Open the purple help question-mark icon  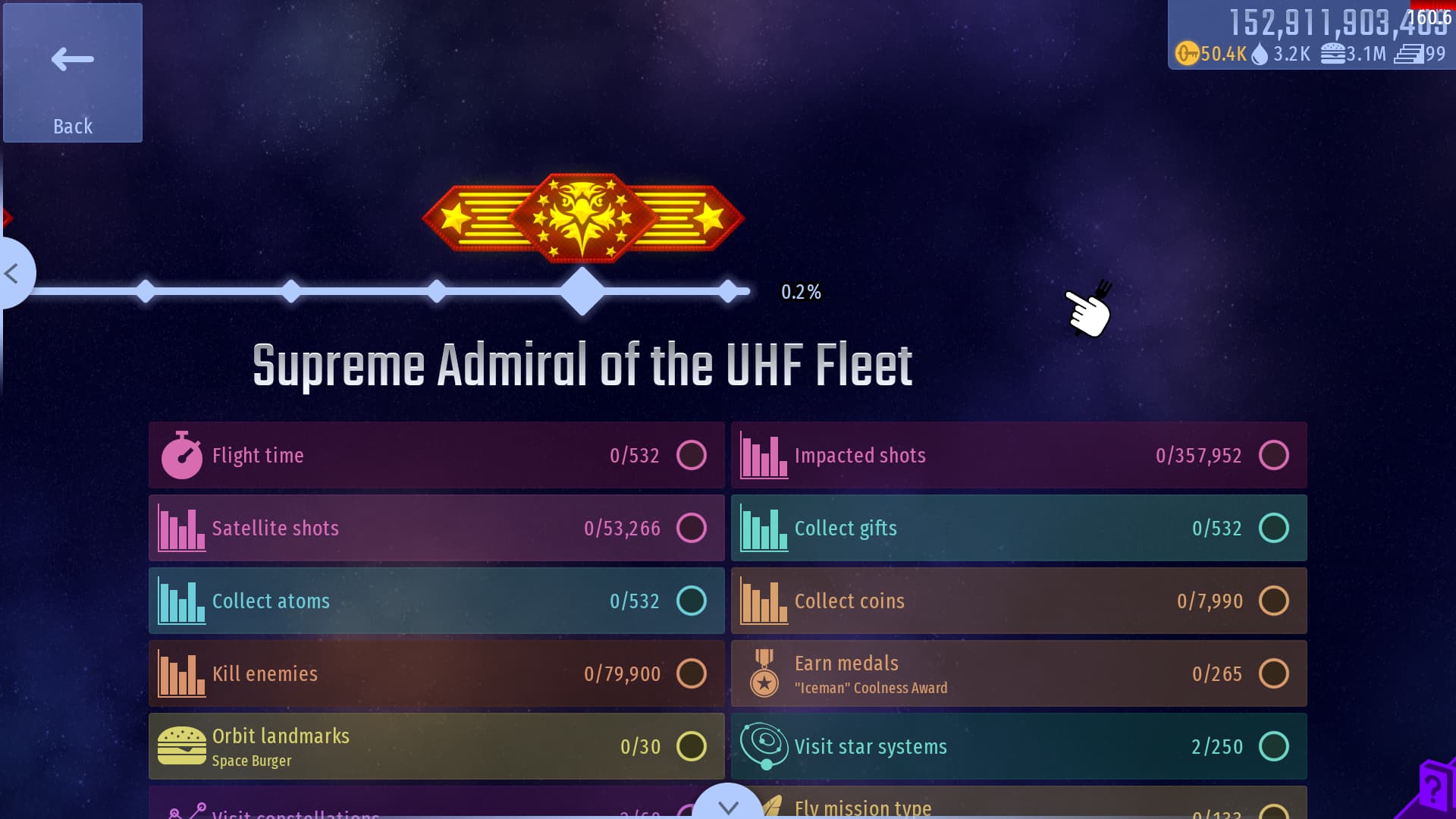point(1433,787)
